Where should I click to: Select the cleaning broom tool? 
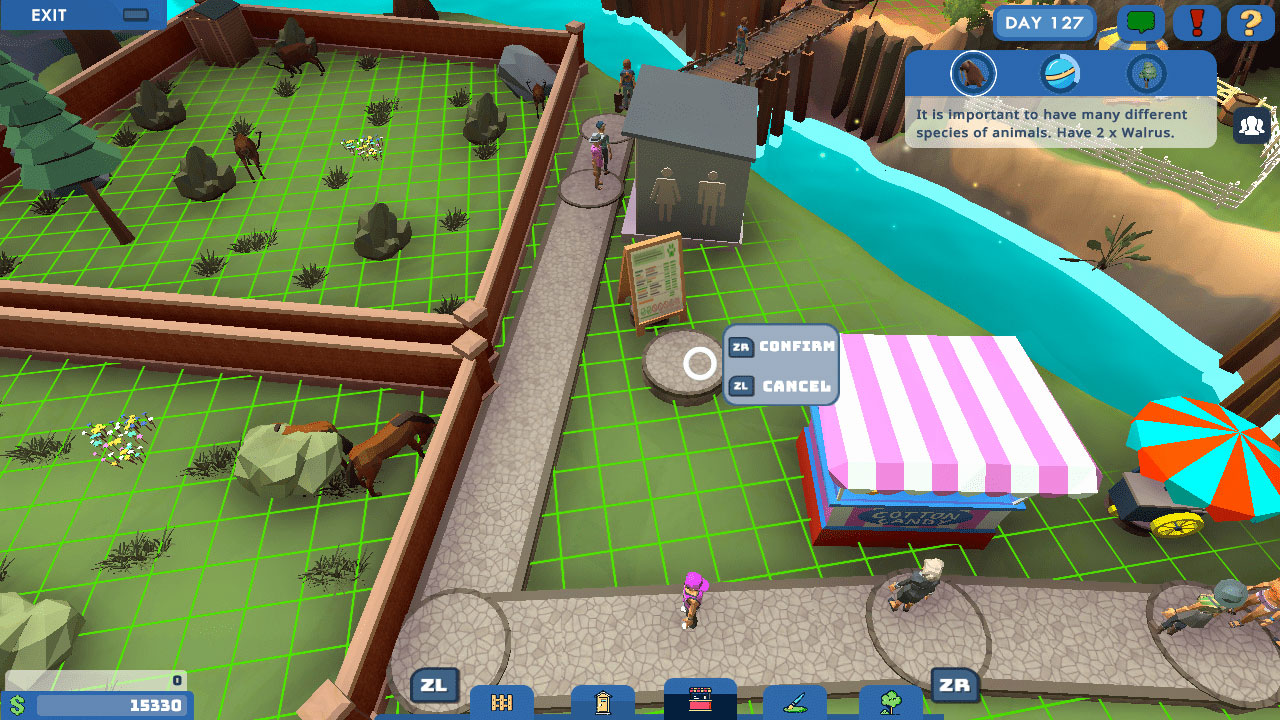click(795, 703)
